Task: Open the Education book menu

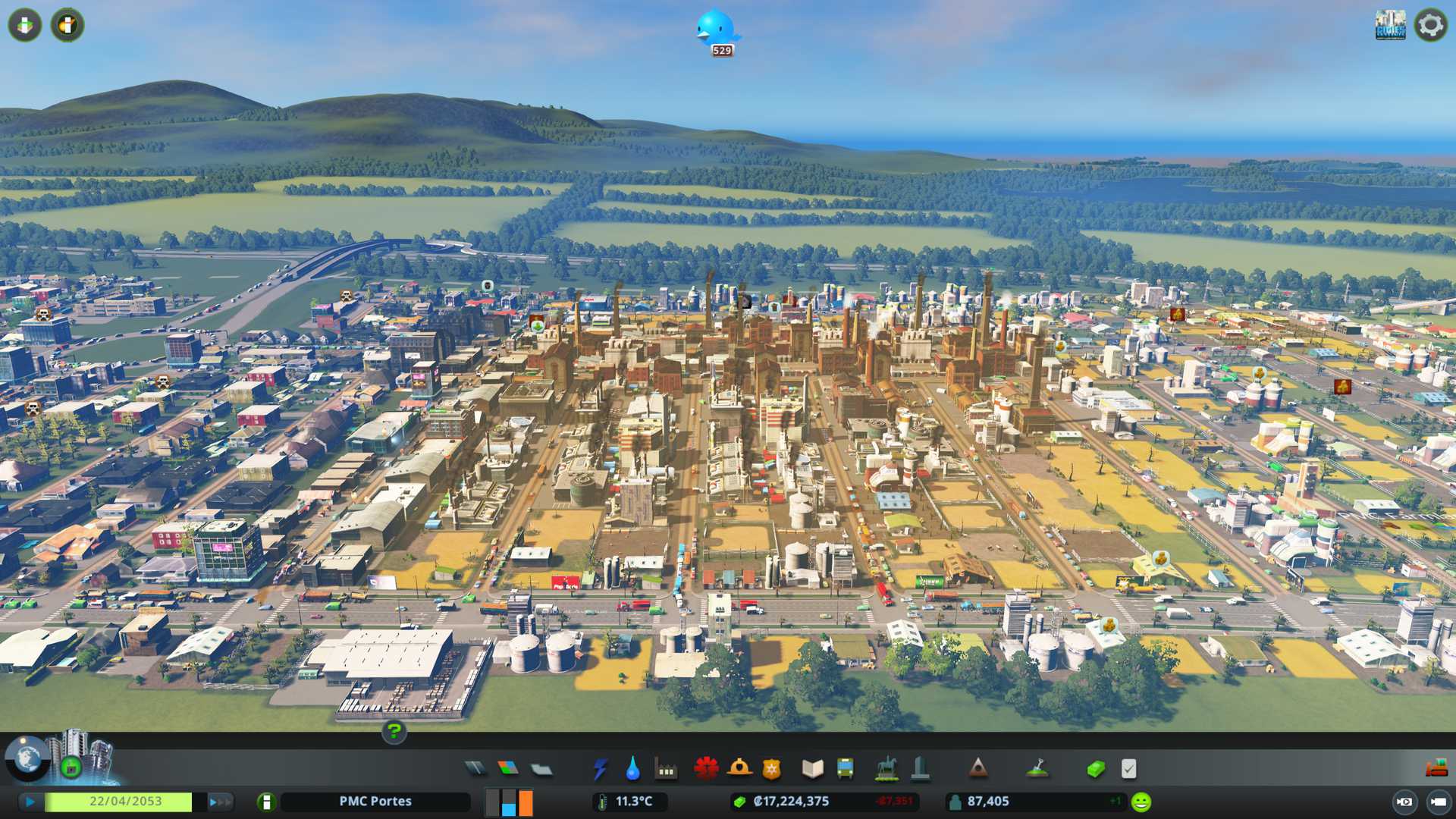Action: coord(812,769)
